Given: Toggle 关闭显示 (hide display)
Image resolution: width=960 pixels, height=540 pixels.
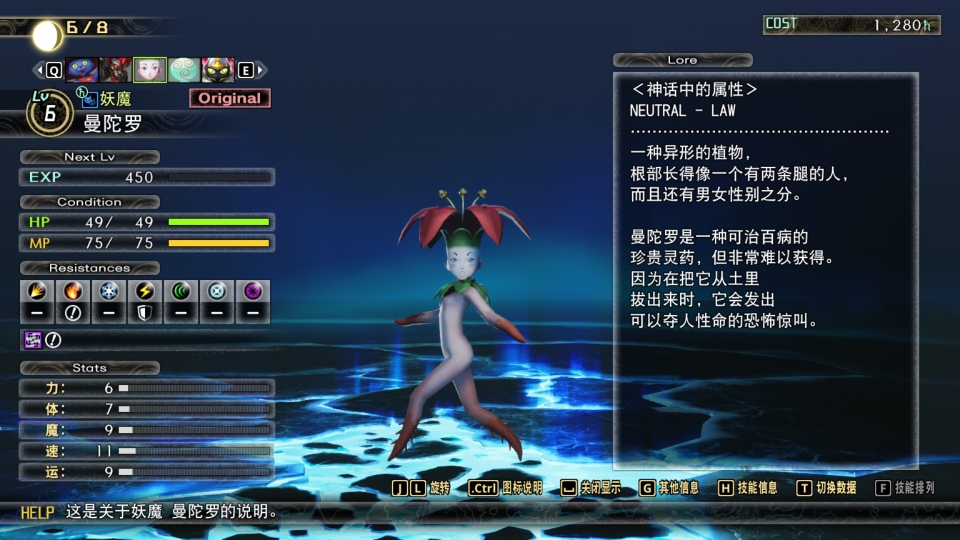Looking at the screenshot, I should click(x=591, y=488).
